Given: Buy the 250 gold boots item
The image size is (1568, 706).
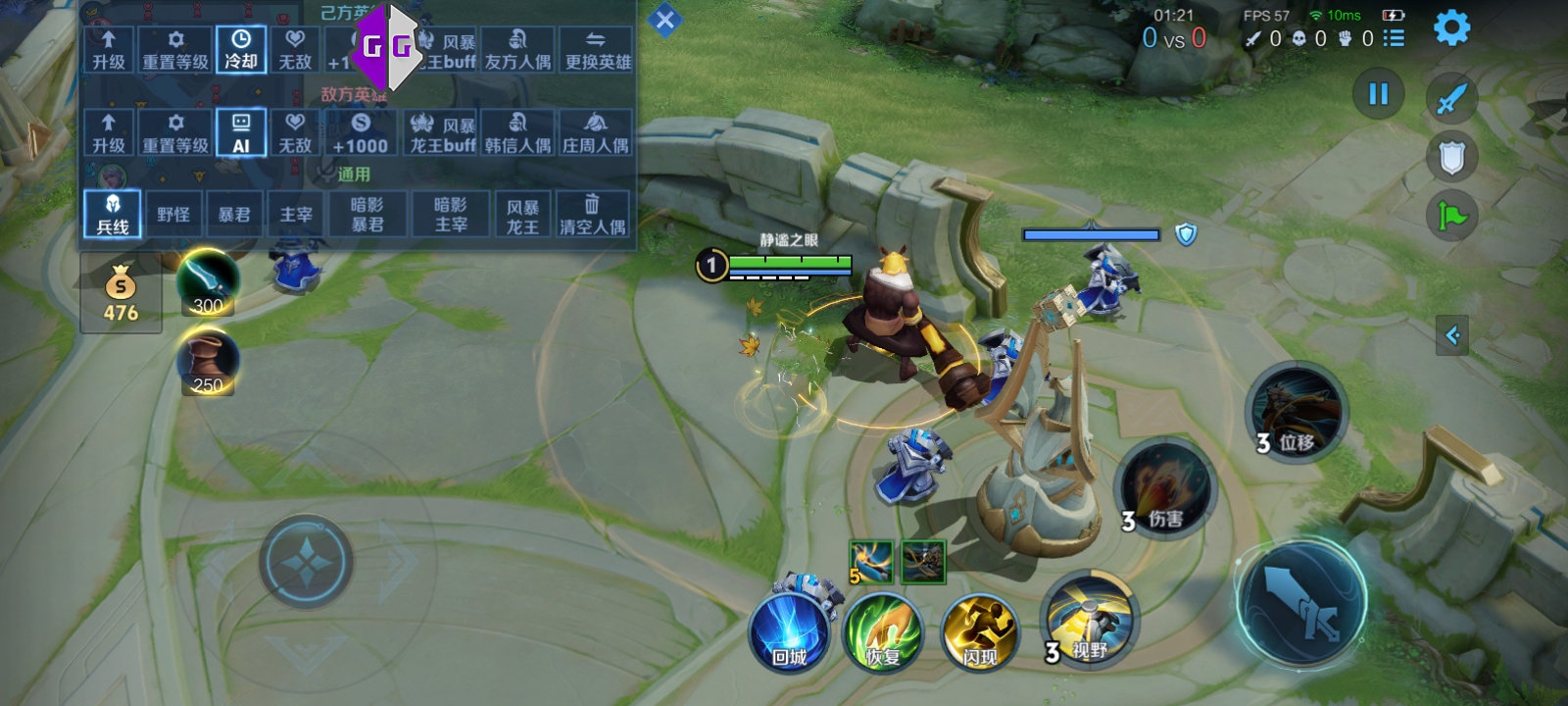Looking at the screenshot, I should (x=208, y=361).
